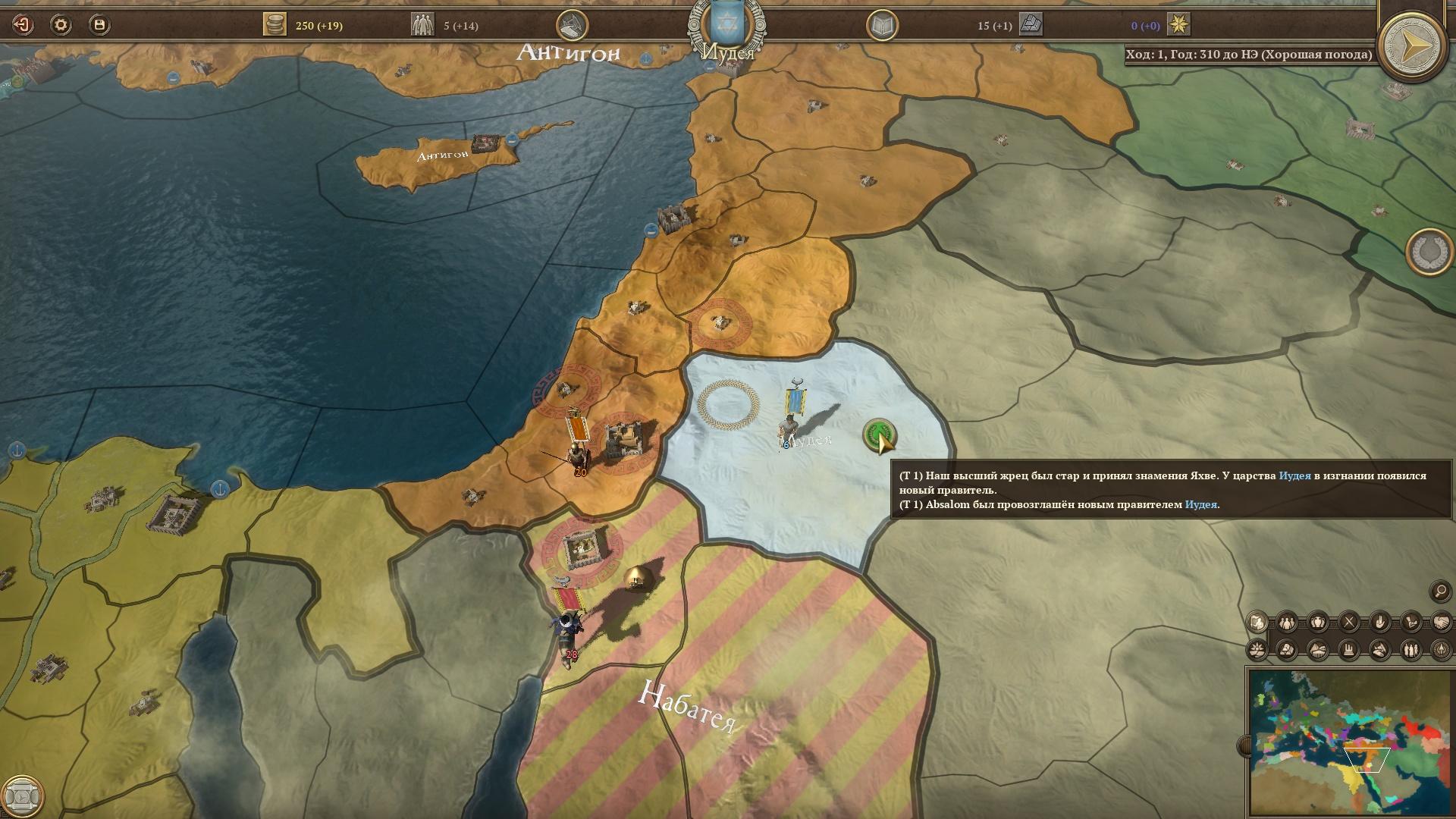The width and height of the screenshot is (1456, 819).
Task: Open the handshake diplomacy icon
Action: [x=1441, y=623]
